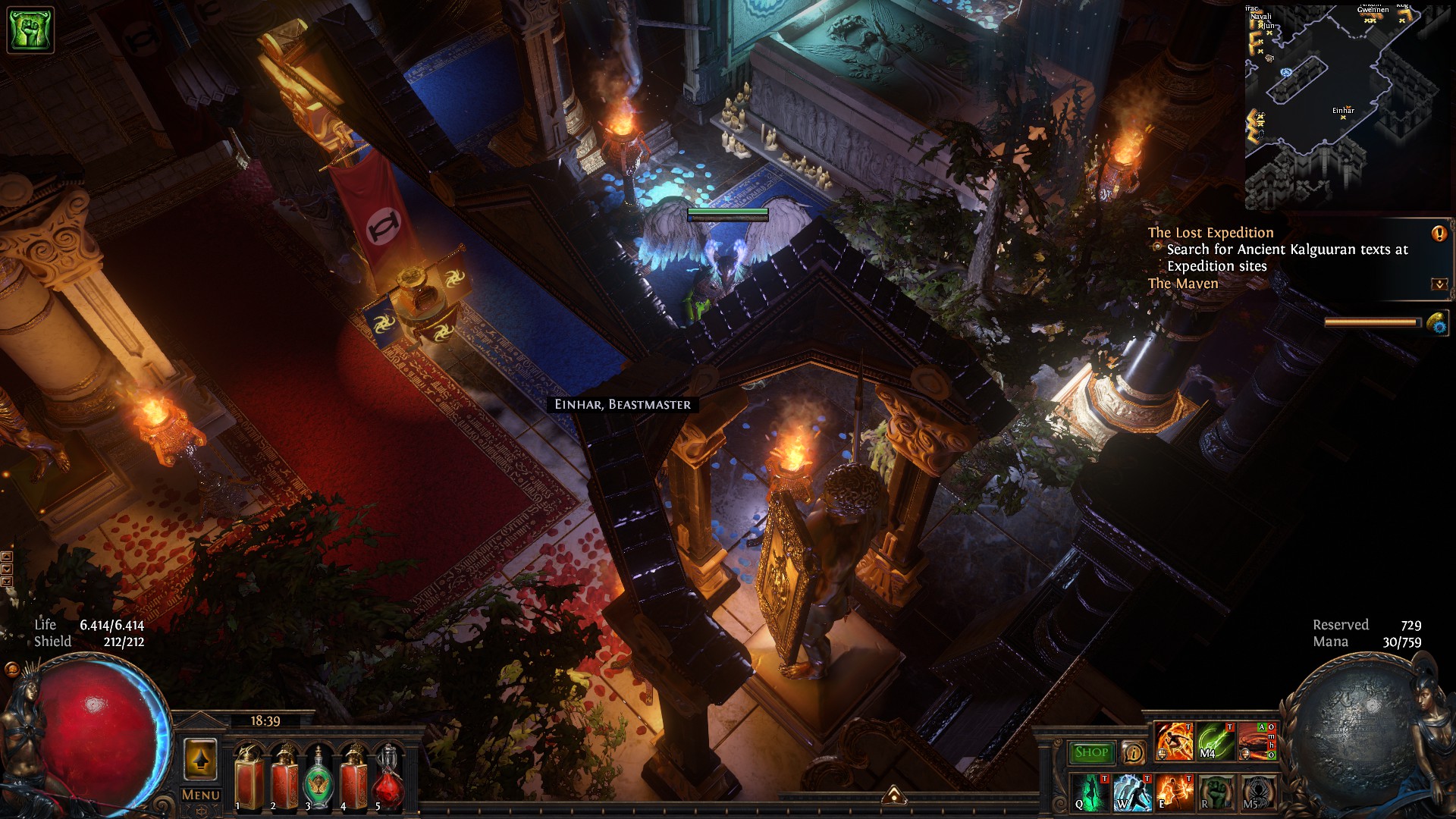
Task: Select The Maven quest entry
Action: point(1183,284)
